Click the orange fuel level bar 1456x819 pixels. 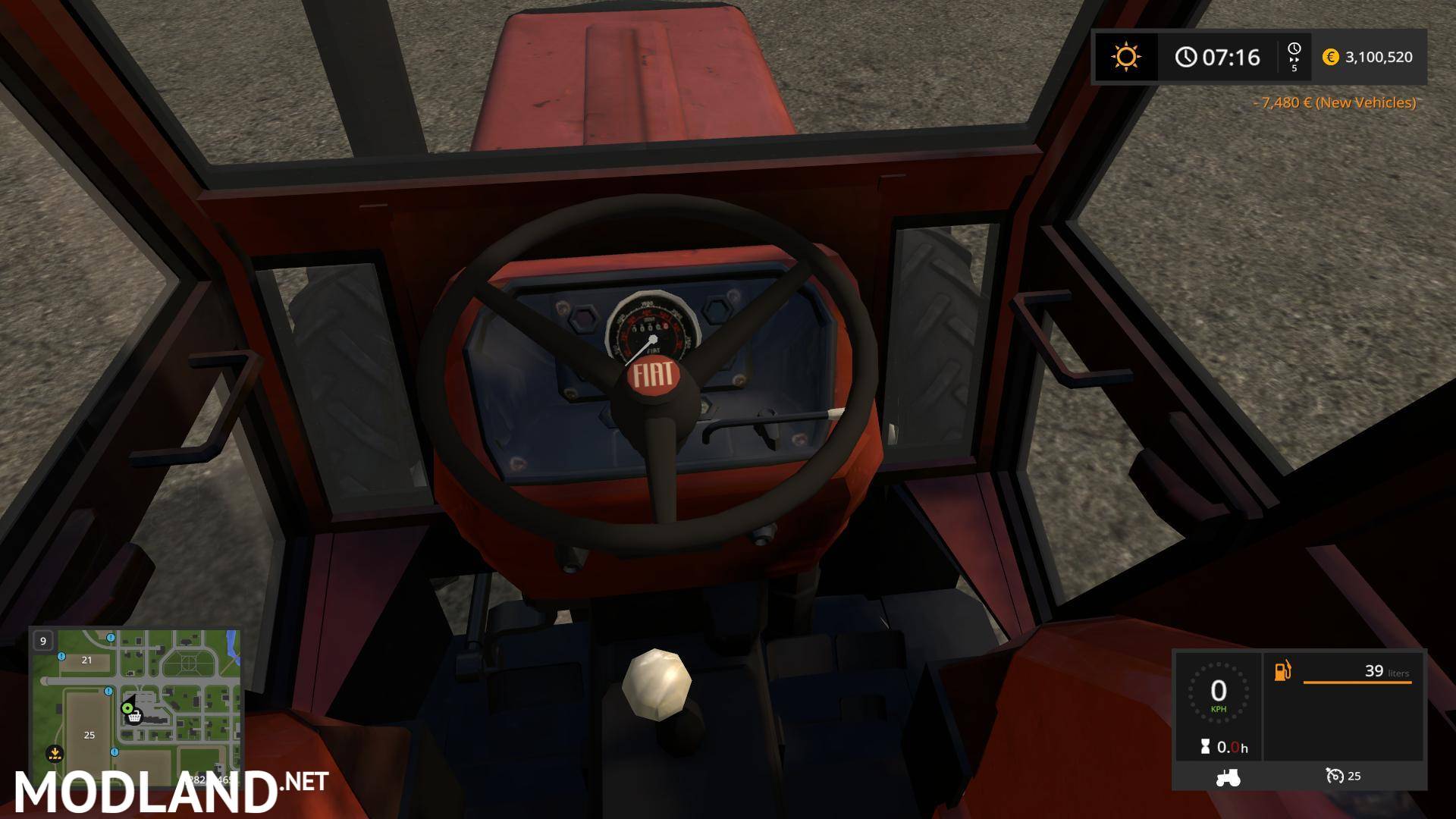[x=1357, y=682]
